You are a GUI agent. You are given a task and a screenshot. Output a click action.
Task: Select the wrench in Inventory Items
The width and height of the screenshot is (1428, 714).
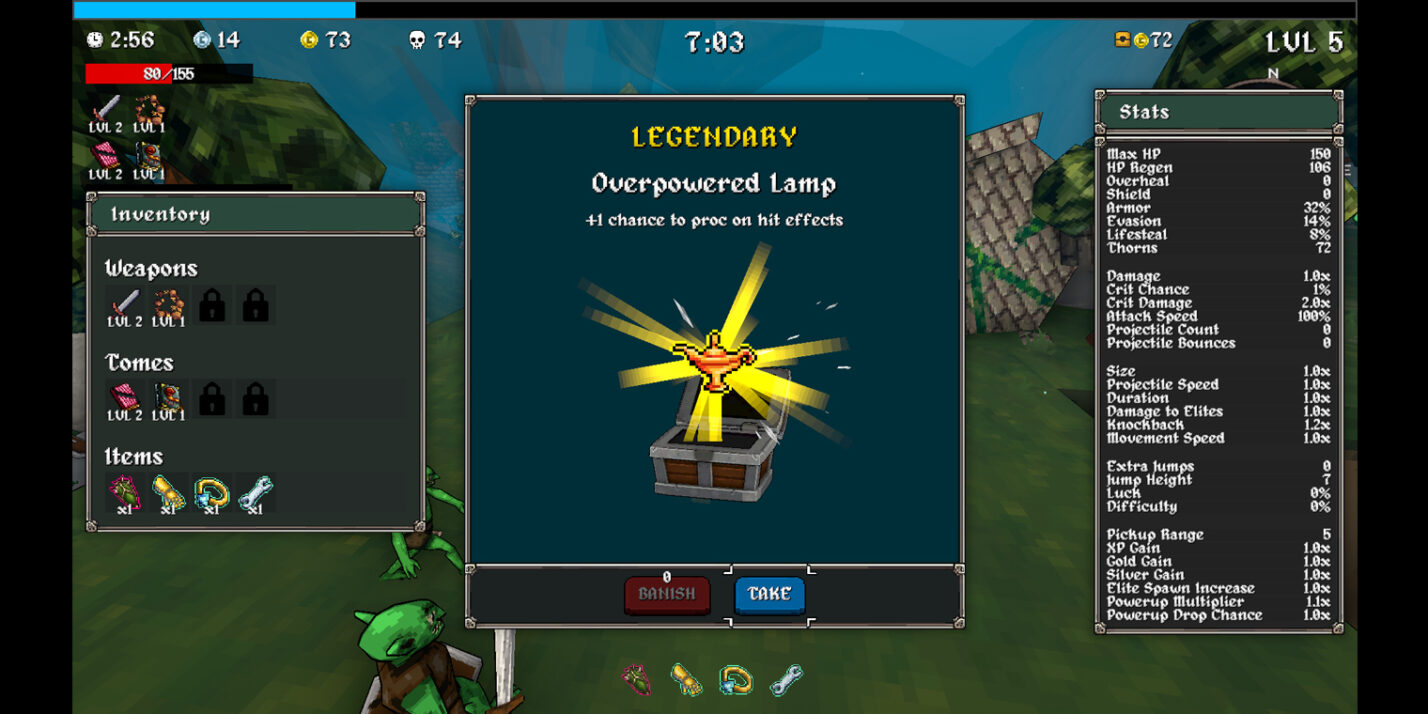tap(255, 492)
